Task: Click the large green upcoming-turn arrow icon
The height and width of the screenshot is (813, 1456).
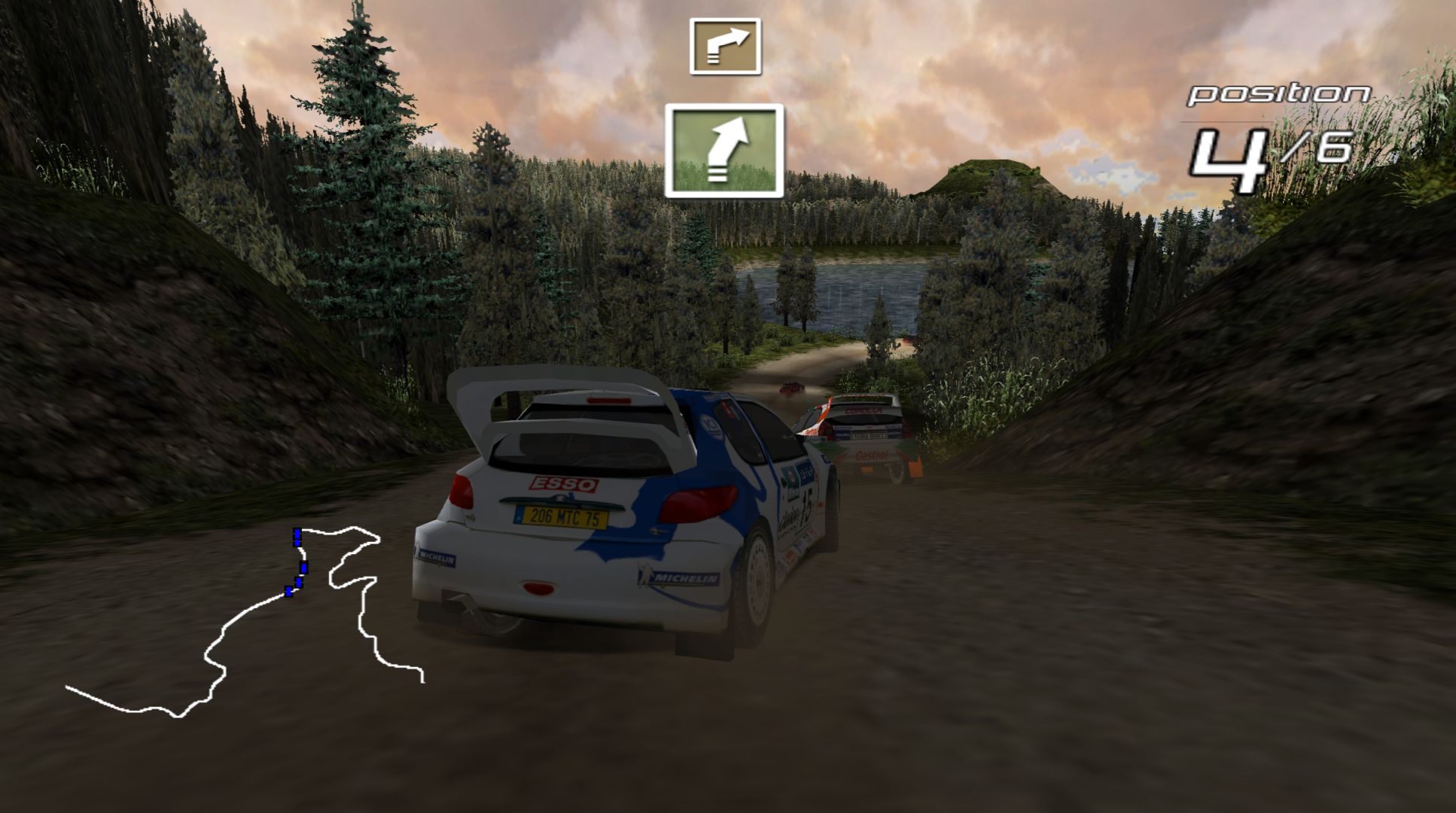Action: 723,151
